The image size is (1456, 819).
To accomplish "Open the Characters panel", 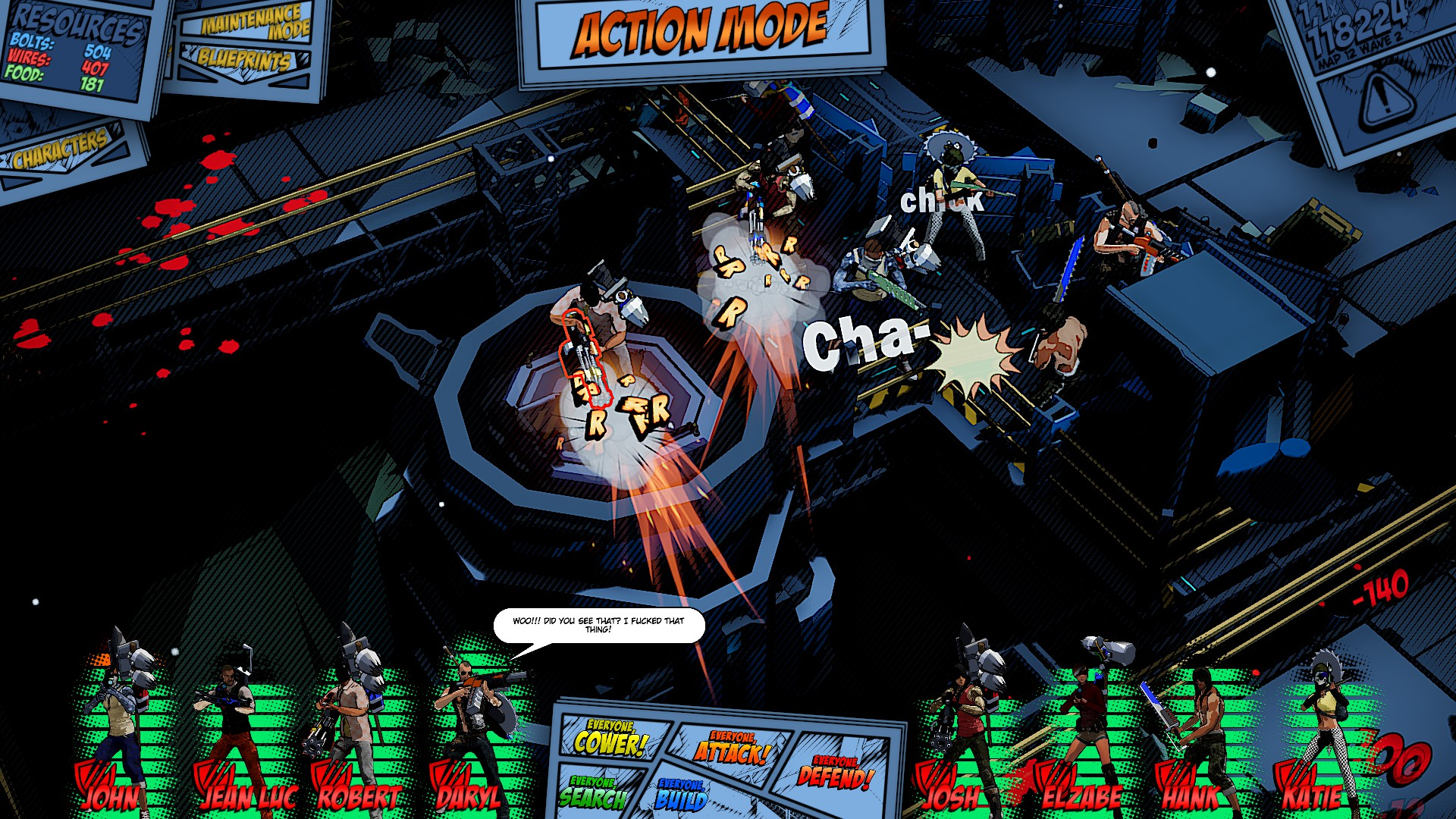I will pos(62,149).
